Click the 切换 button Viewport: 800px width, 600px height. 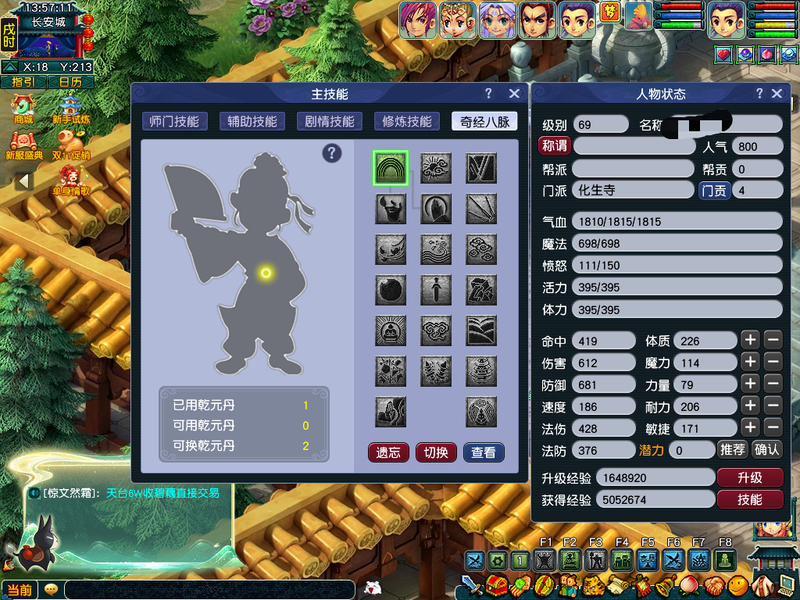(435, 452)
